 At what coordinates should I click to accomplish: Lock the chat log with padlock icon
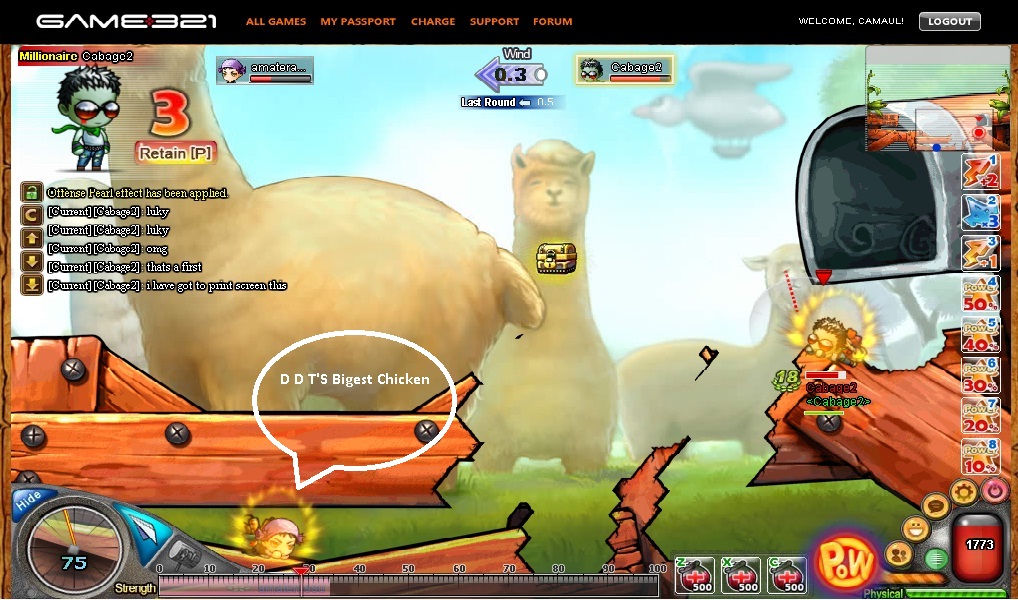click(x=31, y=192)
